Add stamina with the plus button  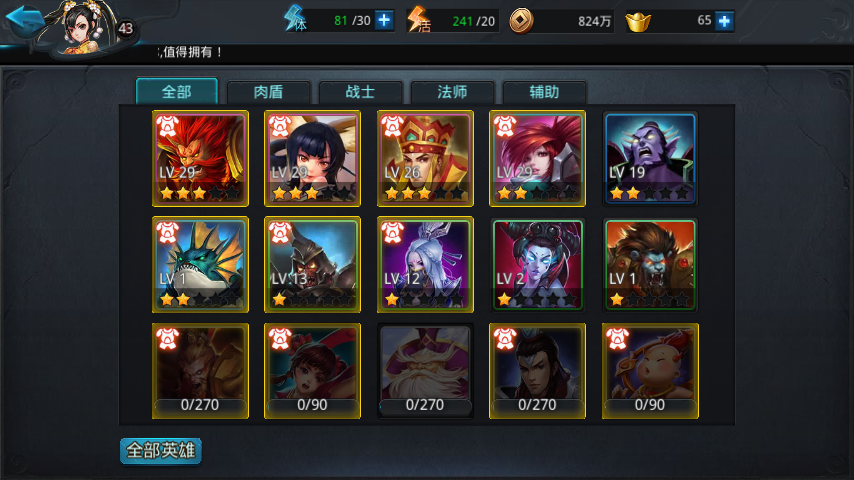coord(385,20)
